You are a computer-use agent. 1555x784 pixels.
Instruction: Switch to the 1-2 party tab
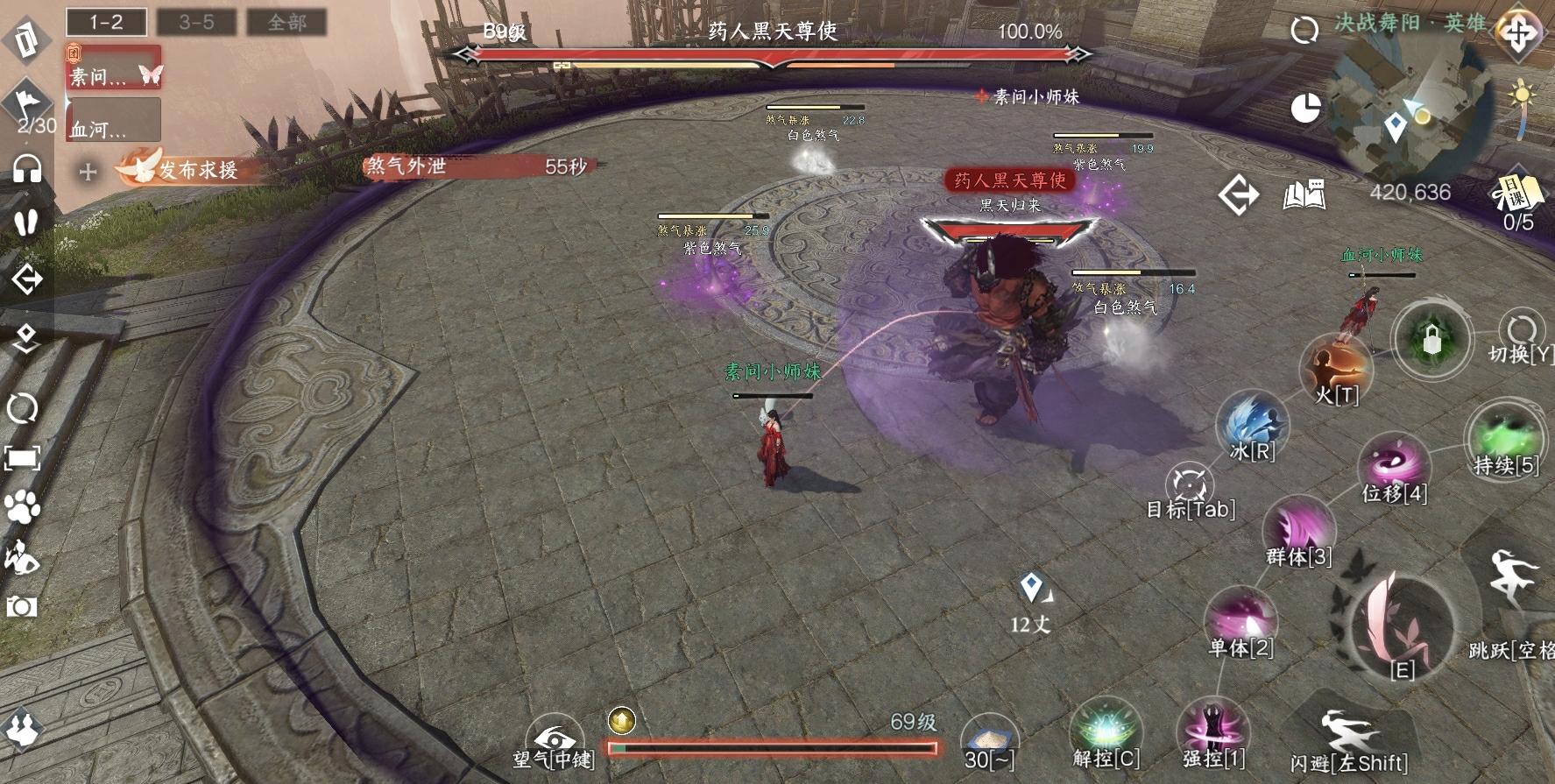click(106, 22)
